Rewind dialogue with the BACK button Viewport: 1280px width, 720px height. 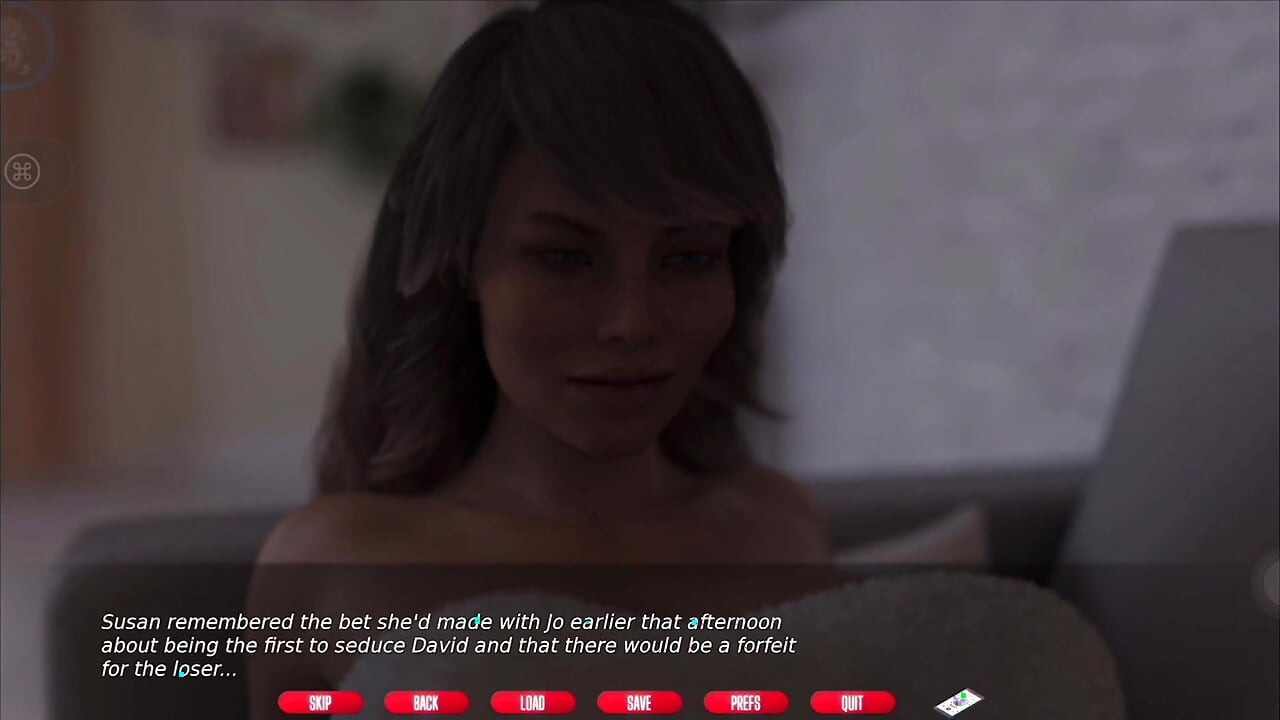coord(426,702)
